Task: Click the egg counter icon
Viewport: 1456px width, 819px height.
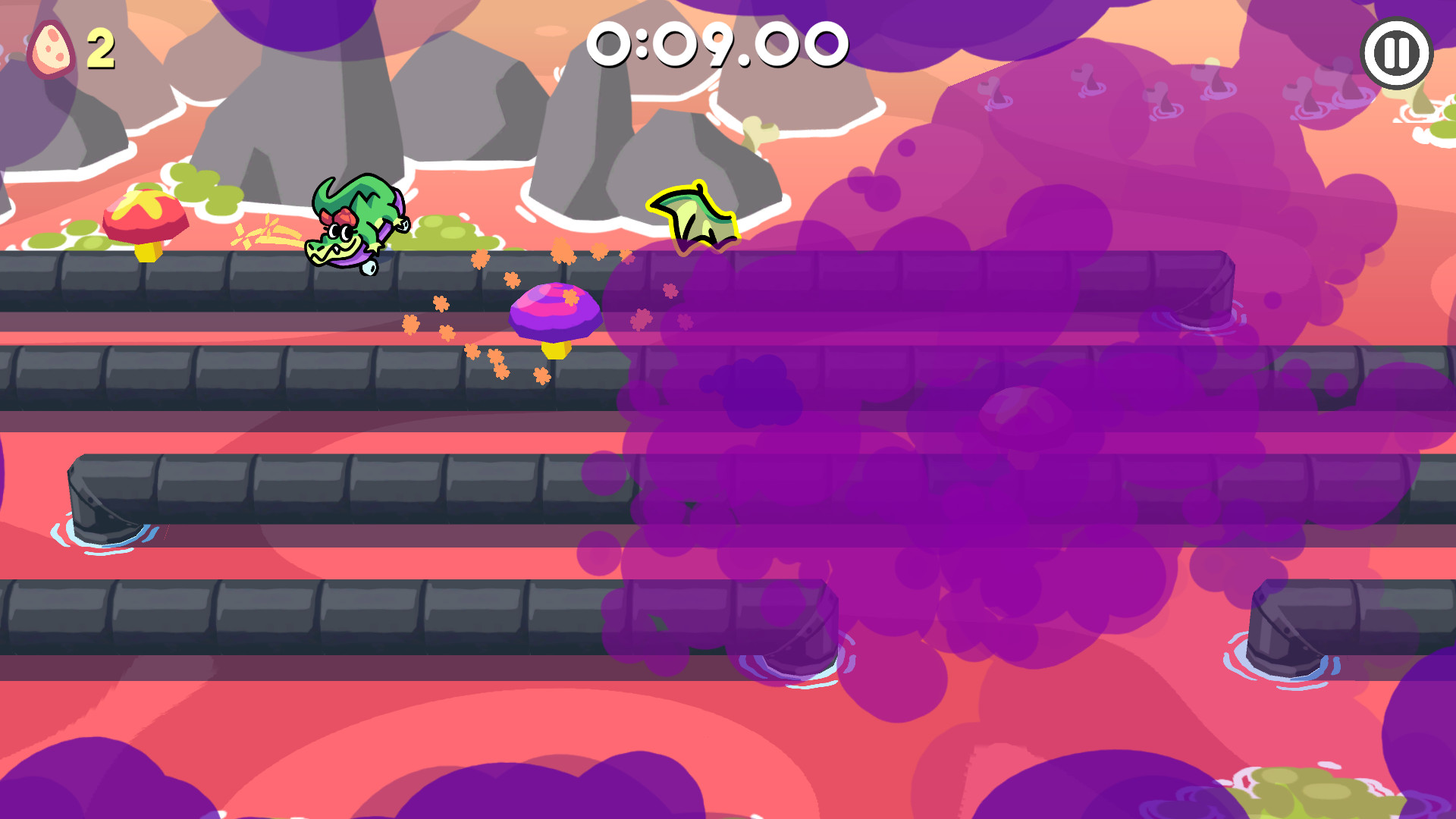Action: click(x=52, y=47)
